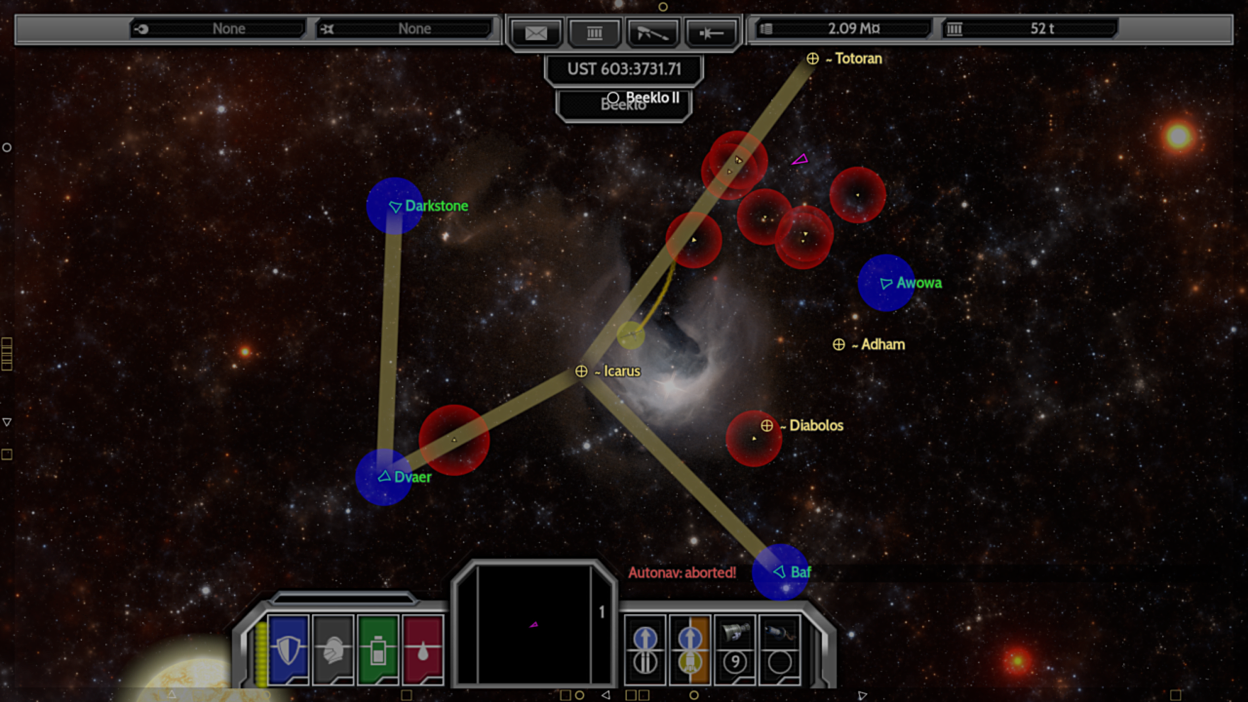This screenshot has height=702, width=1248.
Task: Select the Totoran marker on the map
Action: click(x=813, y=59)
